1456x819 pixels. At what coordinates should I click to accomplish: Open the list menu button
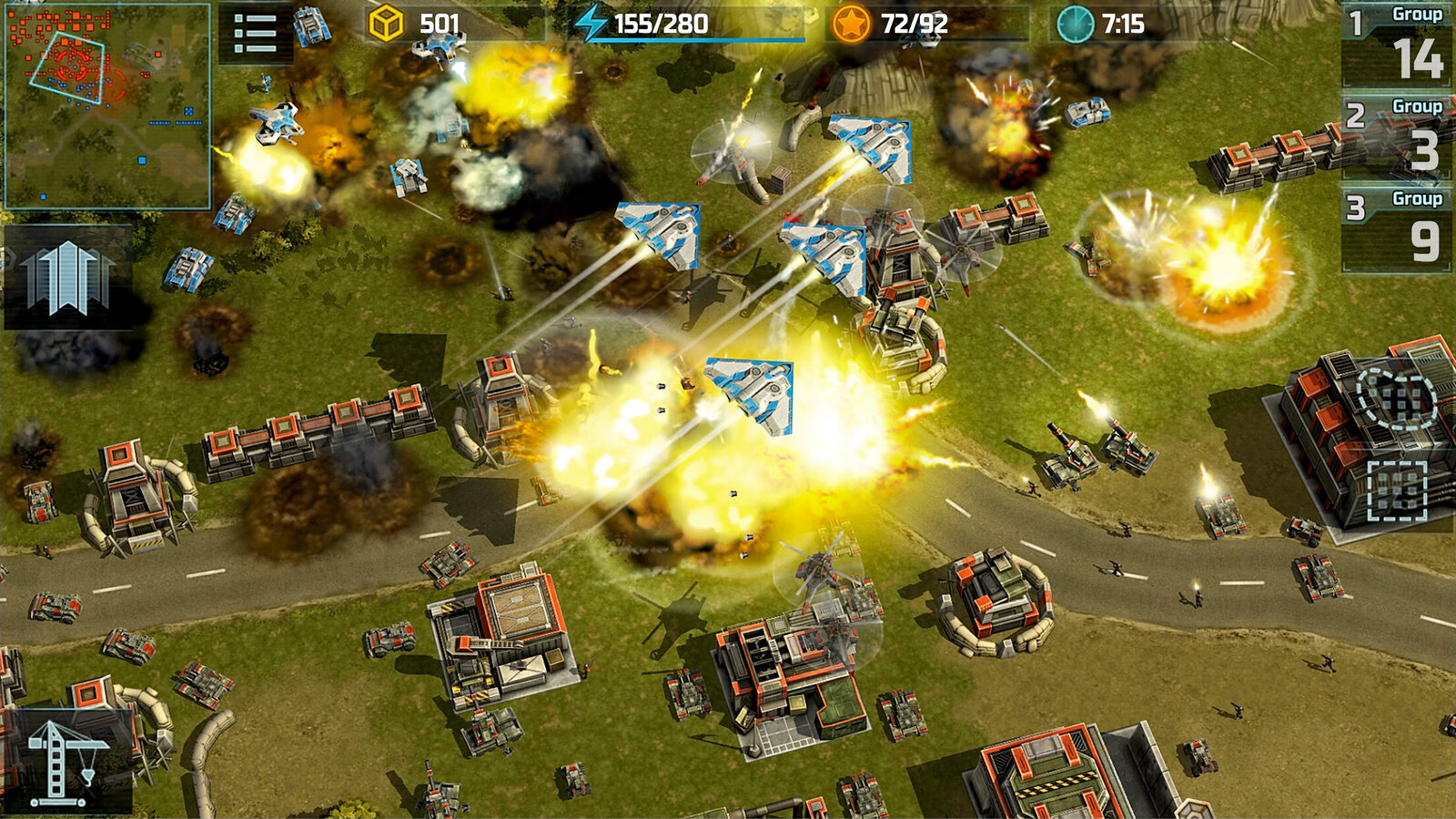[x=256, y=34]
